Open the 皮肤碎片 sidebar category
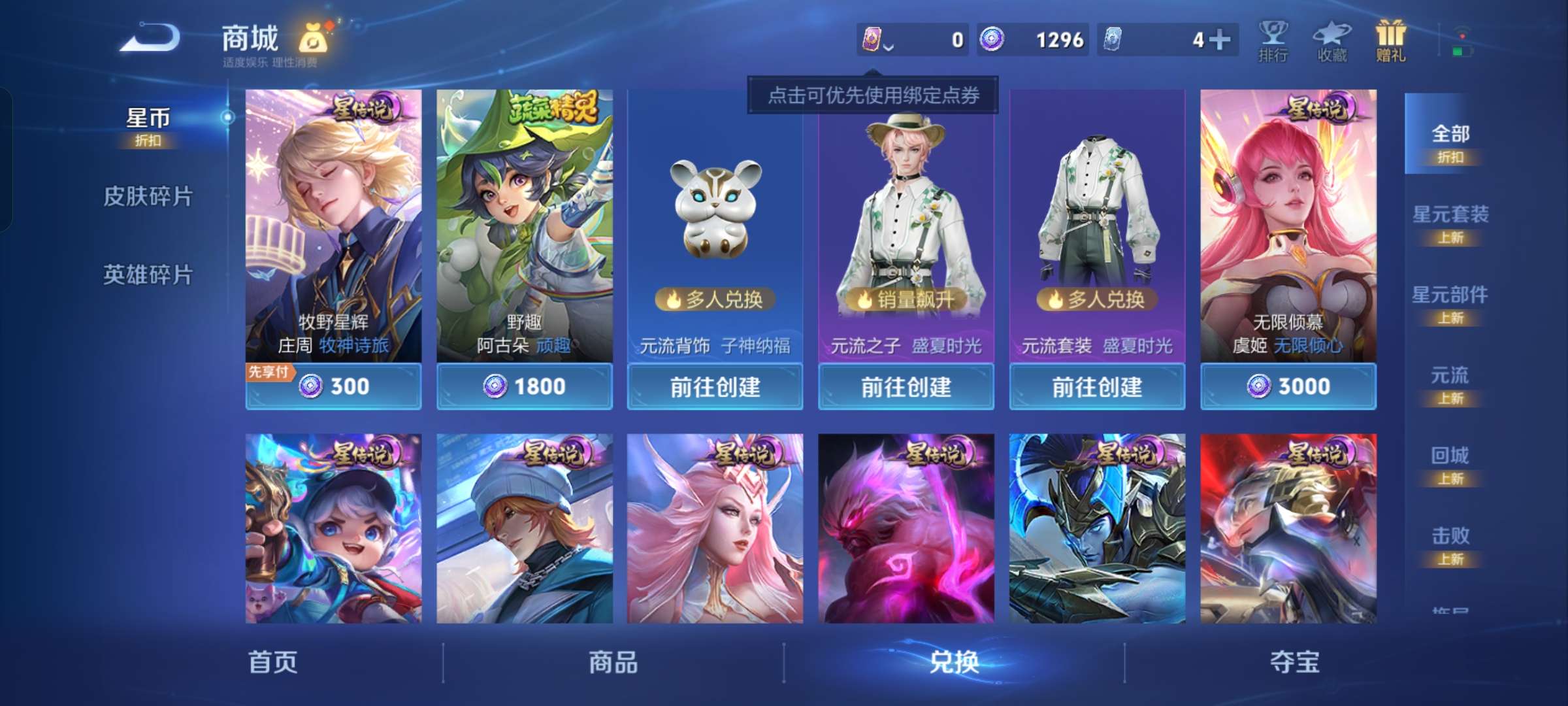This screenshot has height=706, width=1568. (x=149, y=195)
